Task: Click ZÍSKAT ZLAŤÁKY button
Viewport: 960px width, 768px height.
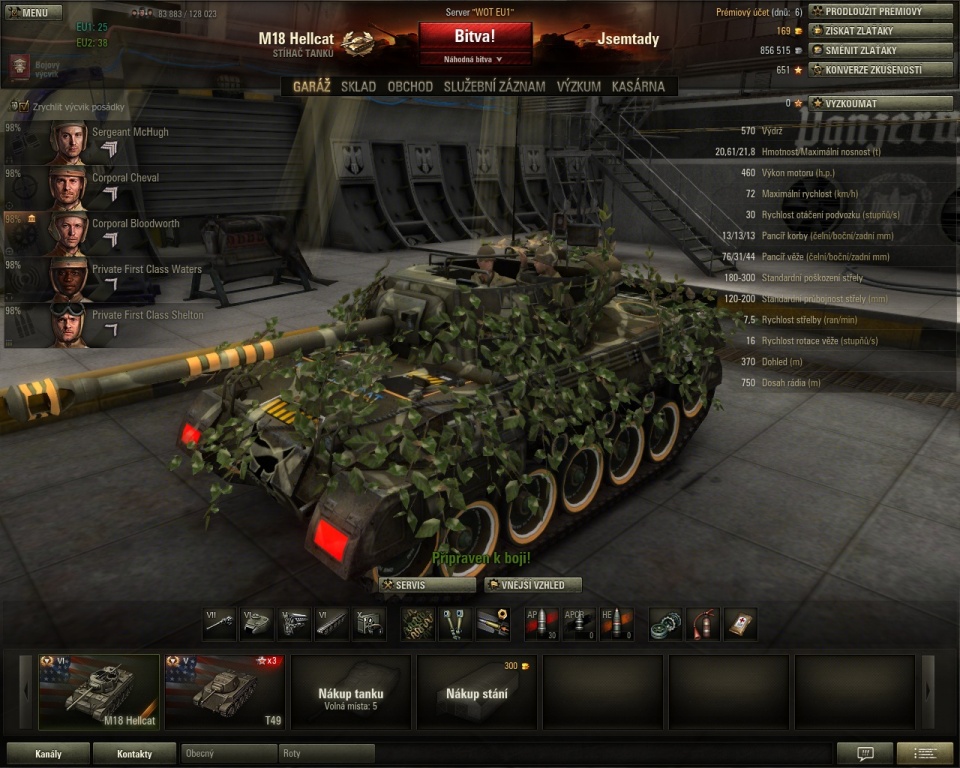Action: 880,30
